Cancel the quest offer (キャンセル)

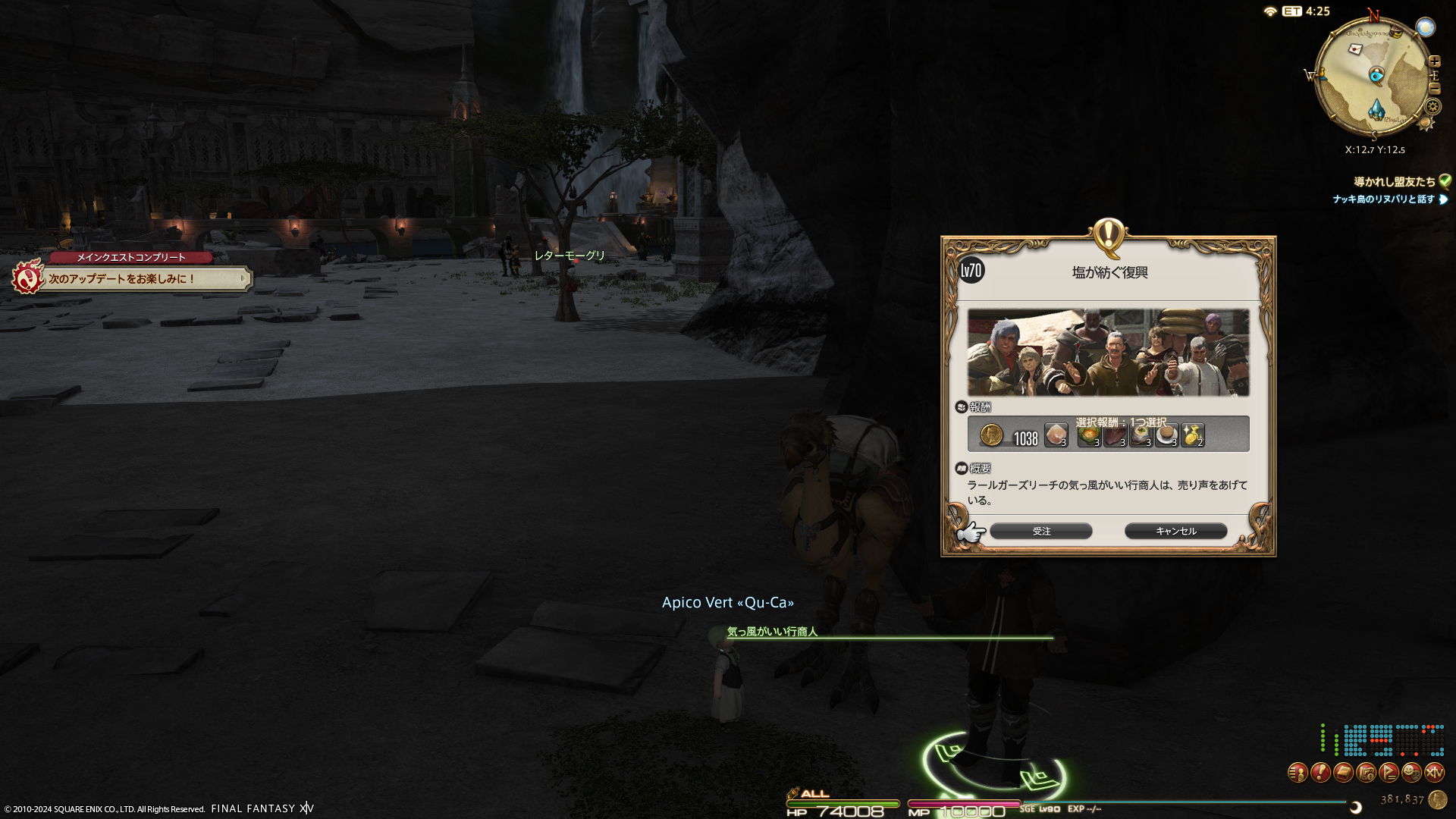[x=1175, y=532]
